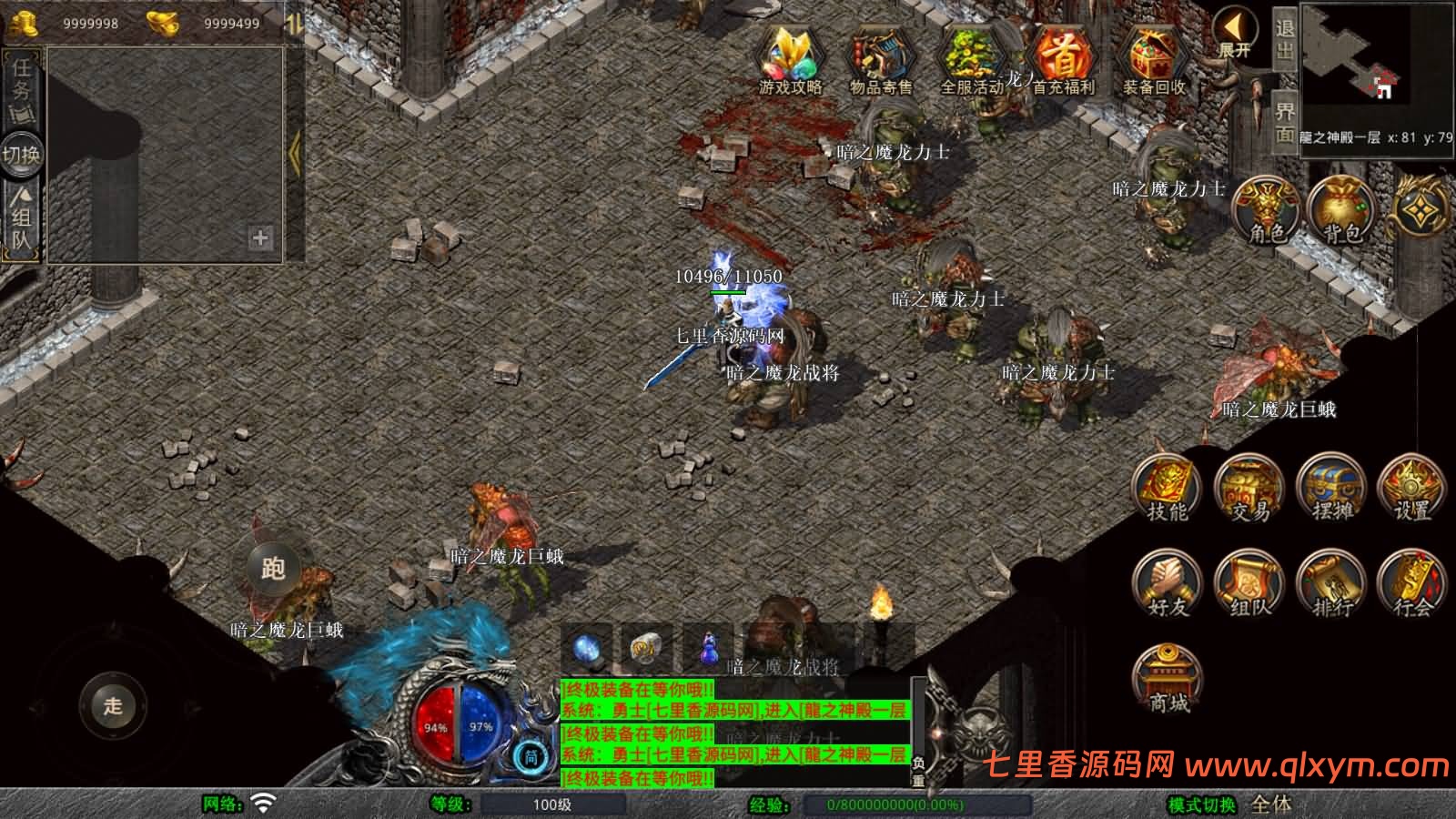Open the 交易 trade menu
The image size is (1456, 819).
click(1249, 488)
